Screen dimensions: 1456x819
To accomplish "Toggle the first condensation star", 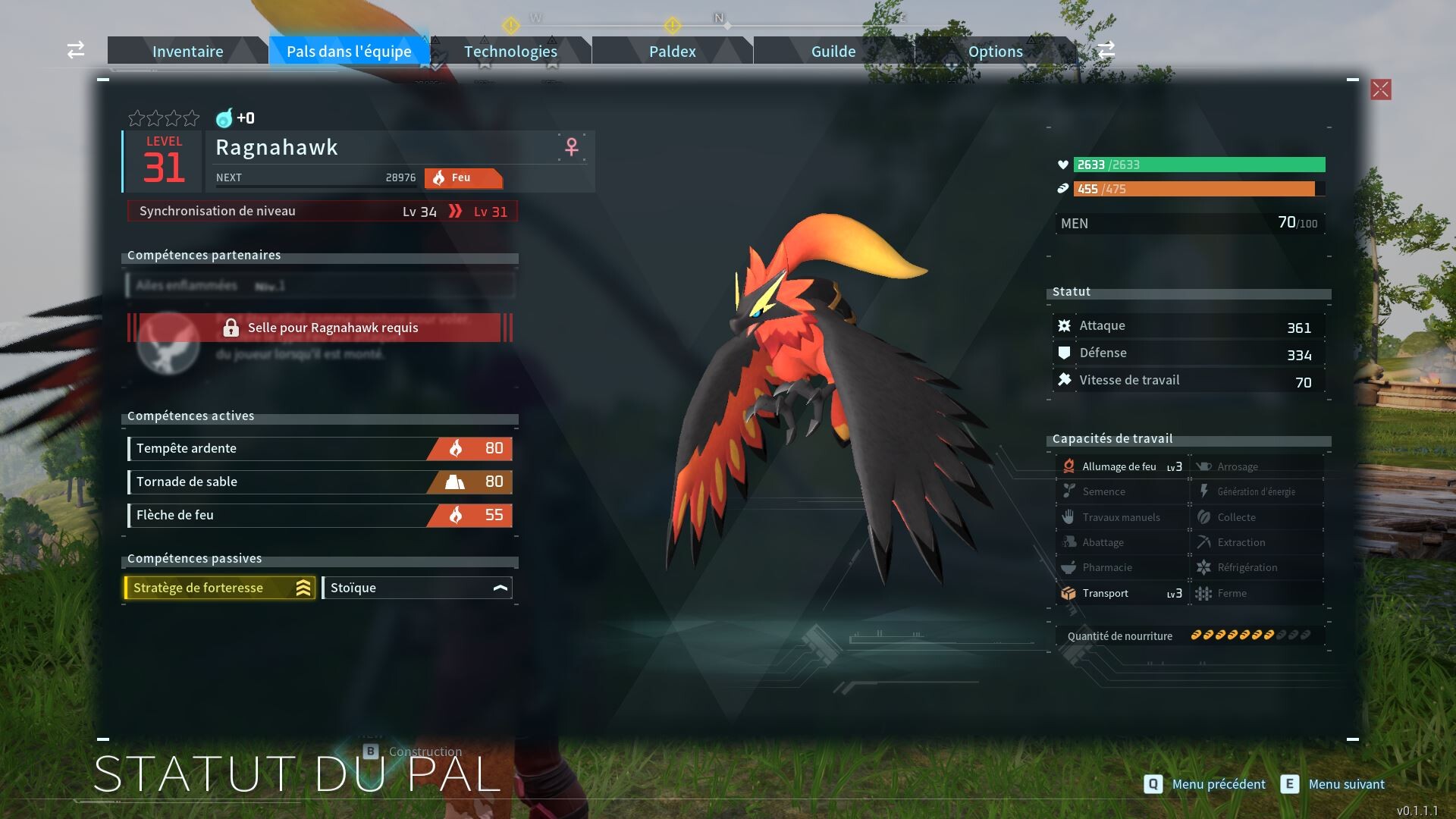I will (x=135, y=118).
